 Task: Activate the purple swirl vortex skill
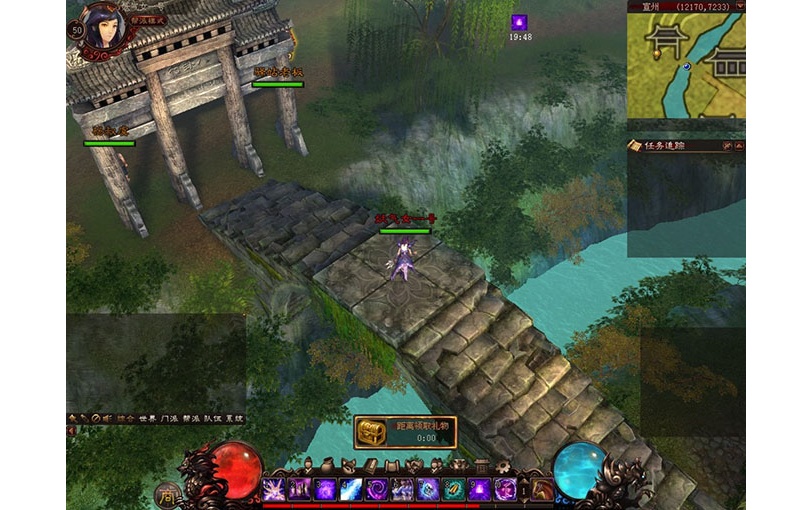click(376, 489)
